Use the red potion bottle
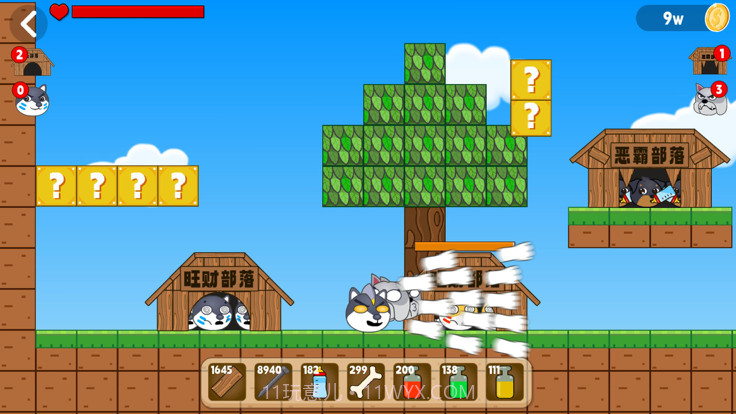Viewport: 736px width, 414px height. [412, 382]
